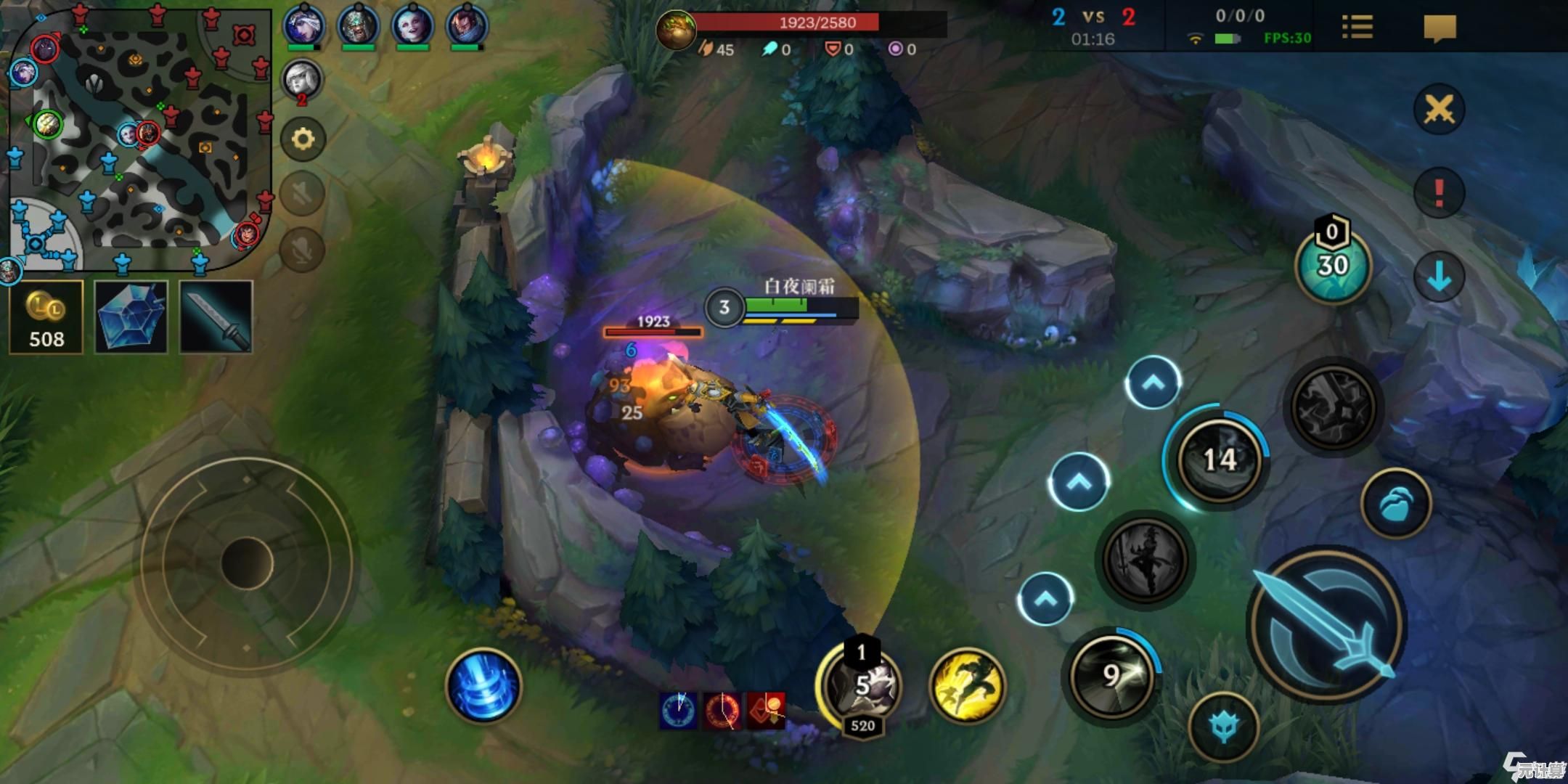Screen dimensions: 1568x784
Task: Send the blue down-arrow ping
Action: tap(1439, 277)
